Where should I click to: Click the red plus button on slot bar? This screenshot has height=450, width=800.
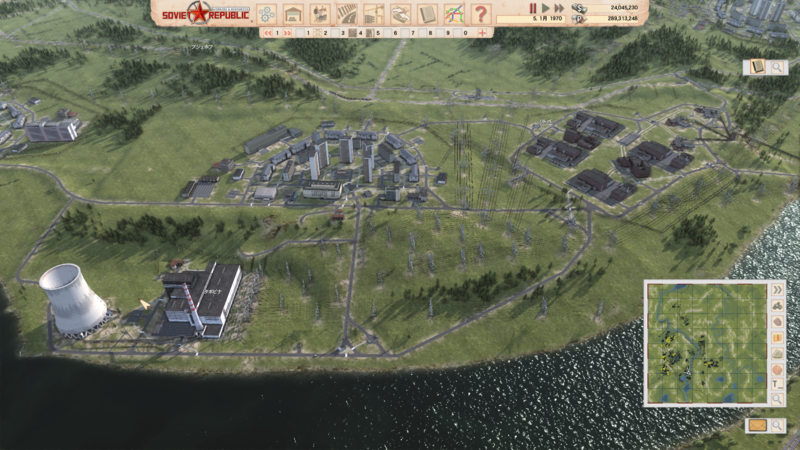point(483,33)
